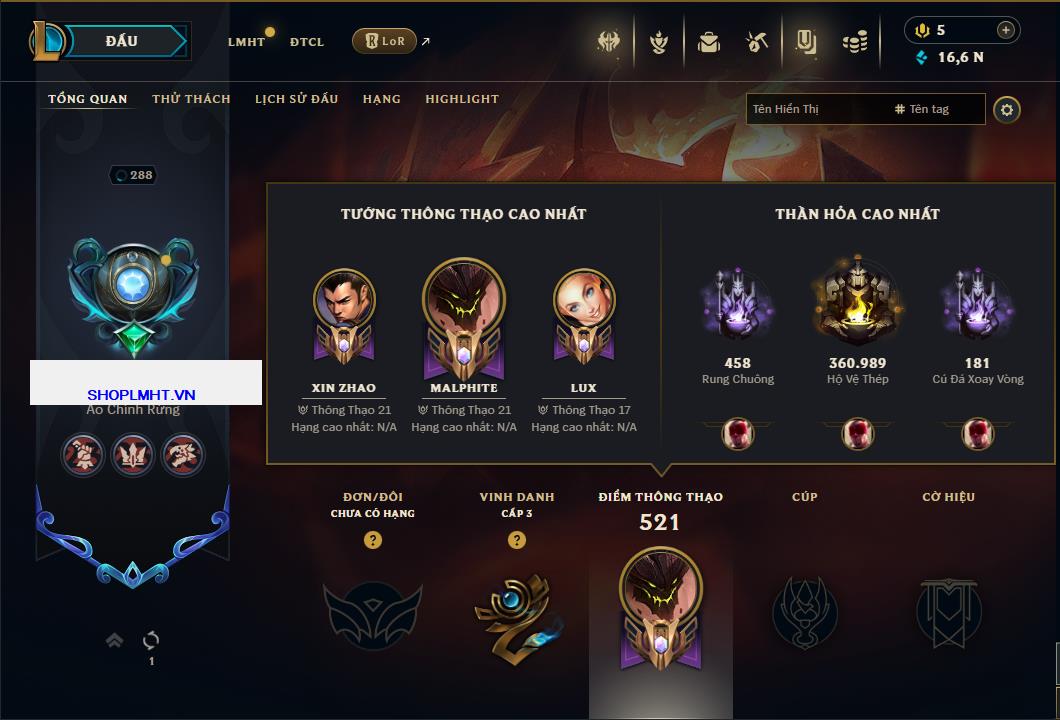
Task: View the LỊCH SỬ ĐẤU tab
Action: click(296, 99)
